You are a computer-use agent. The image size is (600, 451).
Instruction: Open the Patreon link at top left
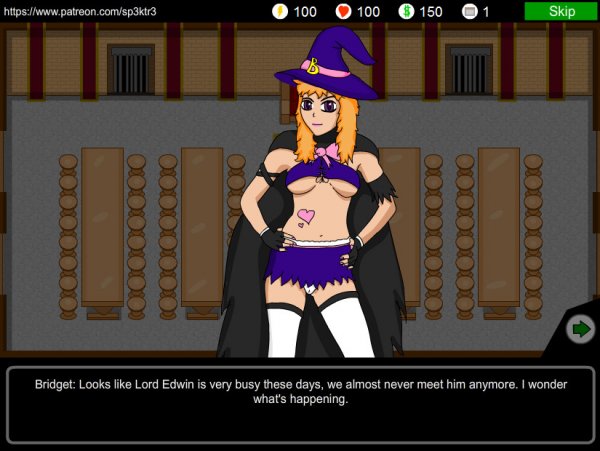click(80, 11)
